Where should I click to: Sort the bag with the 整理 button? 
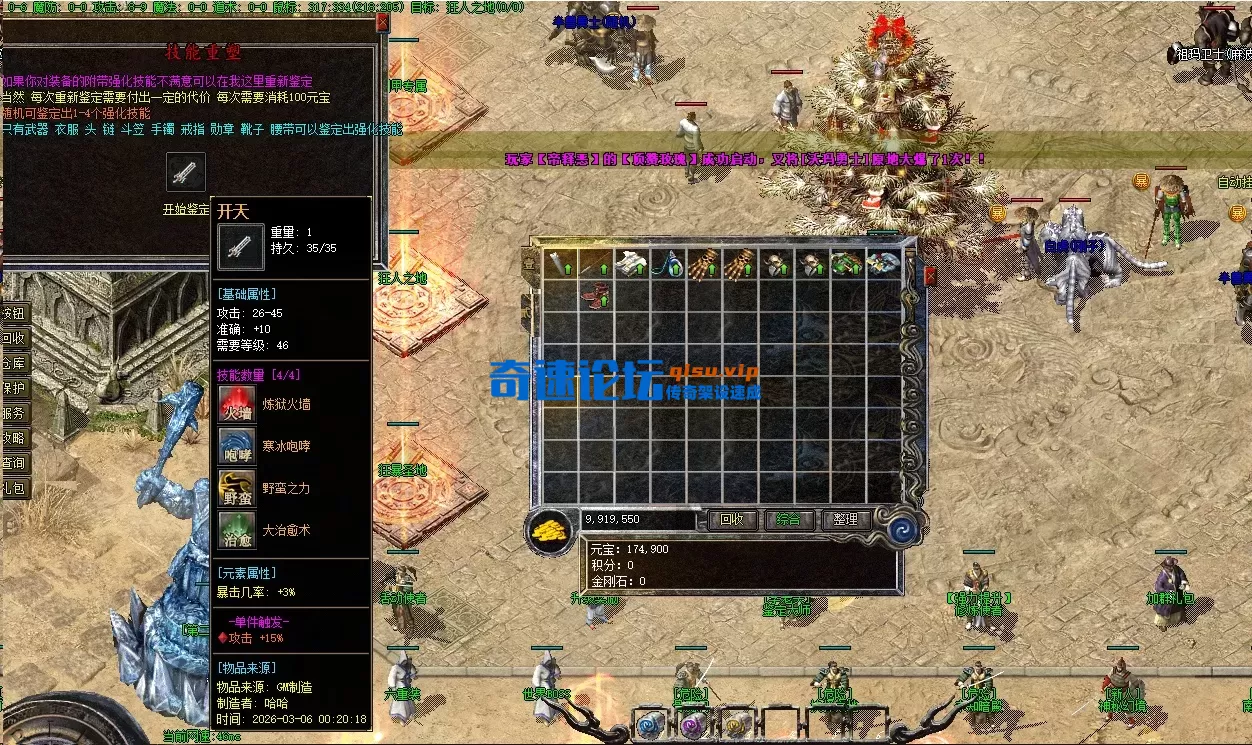coord(845,520)
